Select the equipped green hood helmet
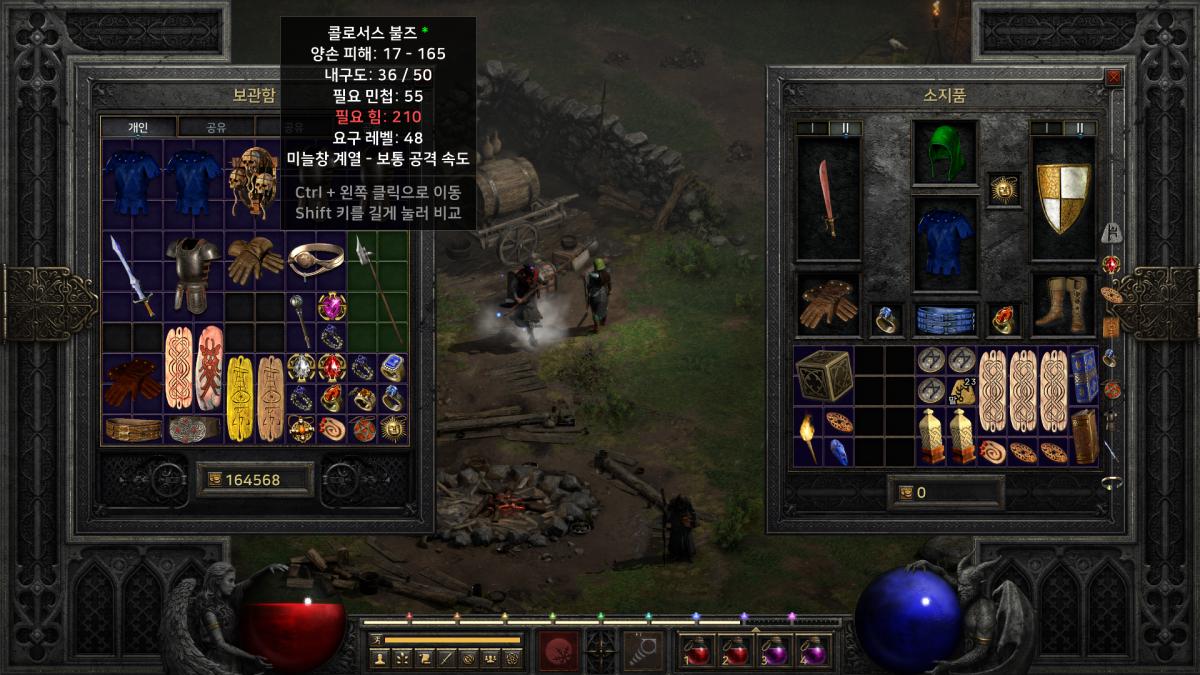Screen dimensions: 1200x675 pyautogui.click(x=945, y=153)
